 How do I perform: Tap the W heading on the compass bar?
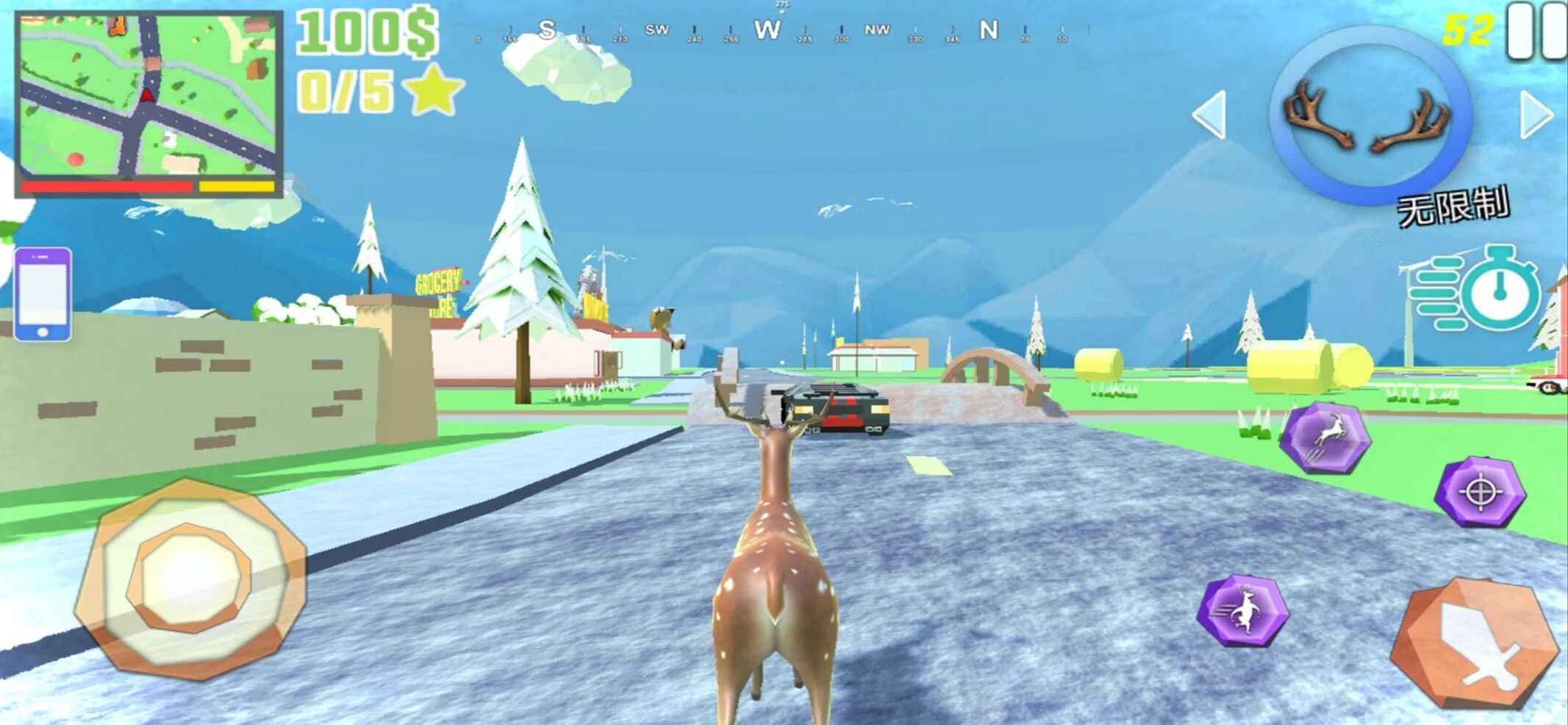[767, 30]
